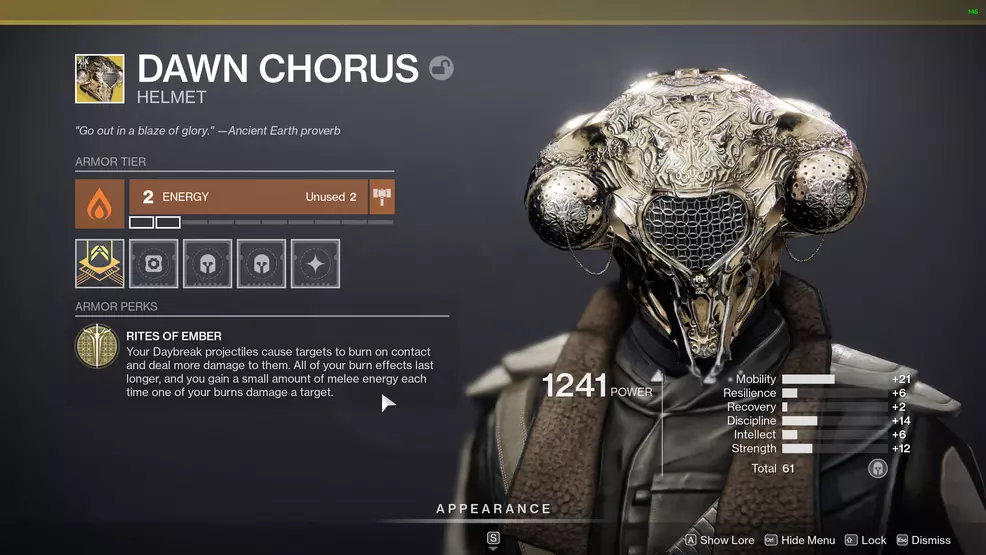Click the Dawn Chorus helmet item icon
The height and width of the screenshot is (555, 986).
coord(100,79)
